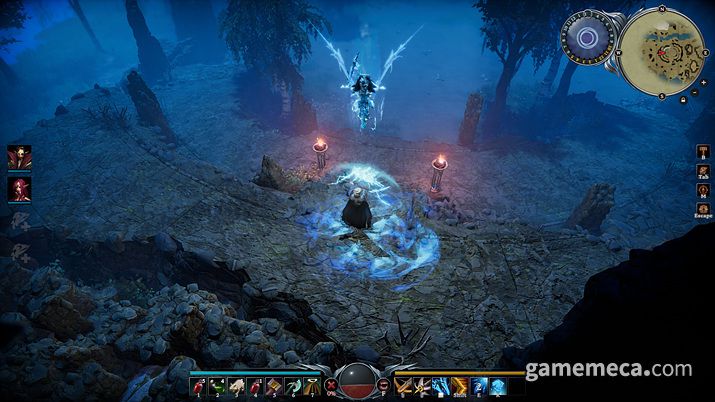Activate the blue ice shard spell
Image resolution: width=715 pixels, height=402 pixels.
pos(441,385)
